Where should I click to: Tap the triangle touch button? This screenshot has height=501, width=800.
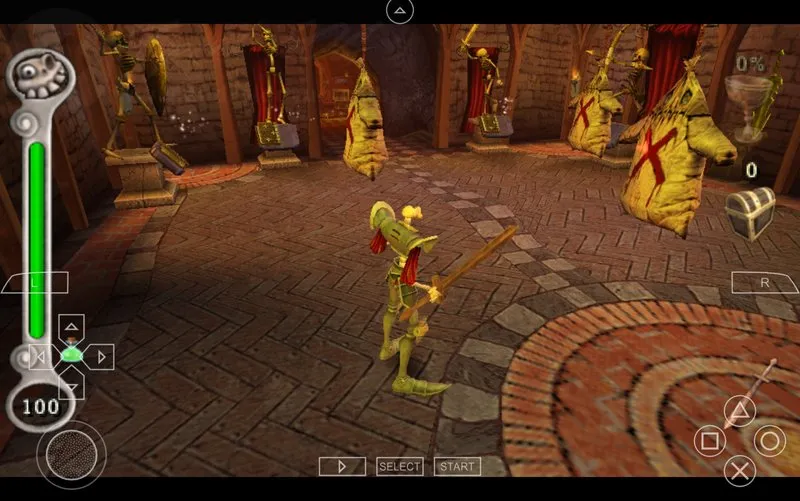click(739, 410)
